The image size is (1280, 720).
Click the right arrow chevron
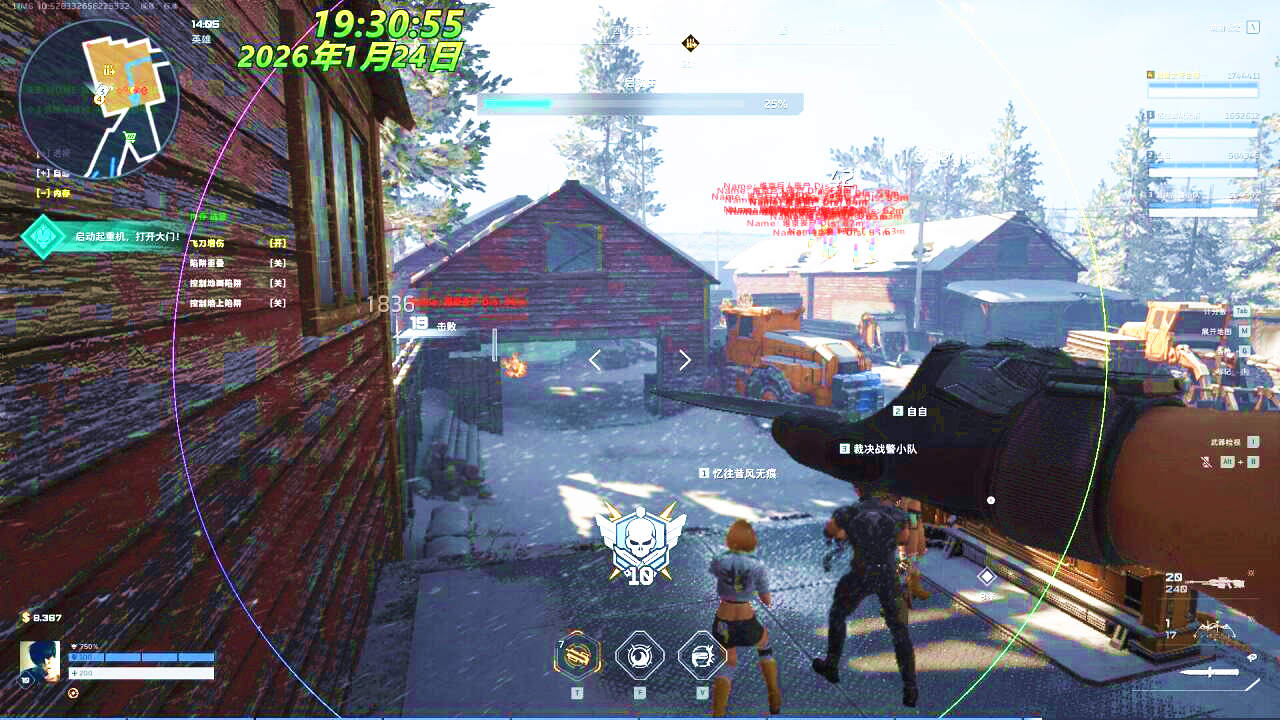point(685,360)
